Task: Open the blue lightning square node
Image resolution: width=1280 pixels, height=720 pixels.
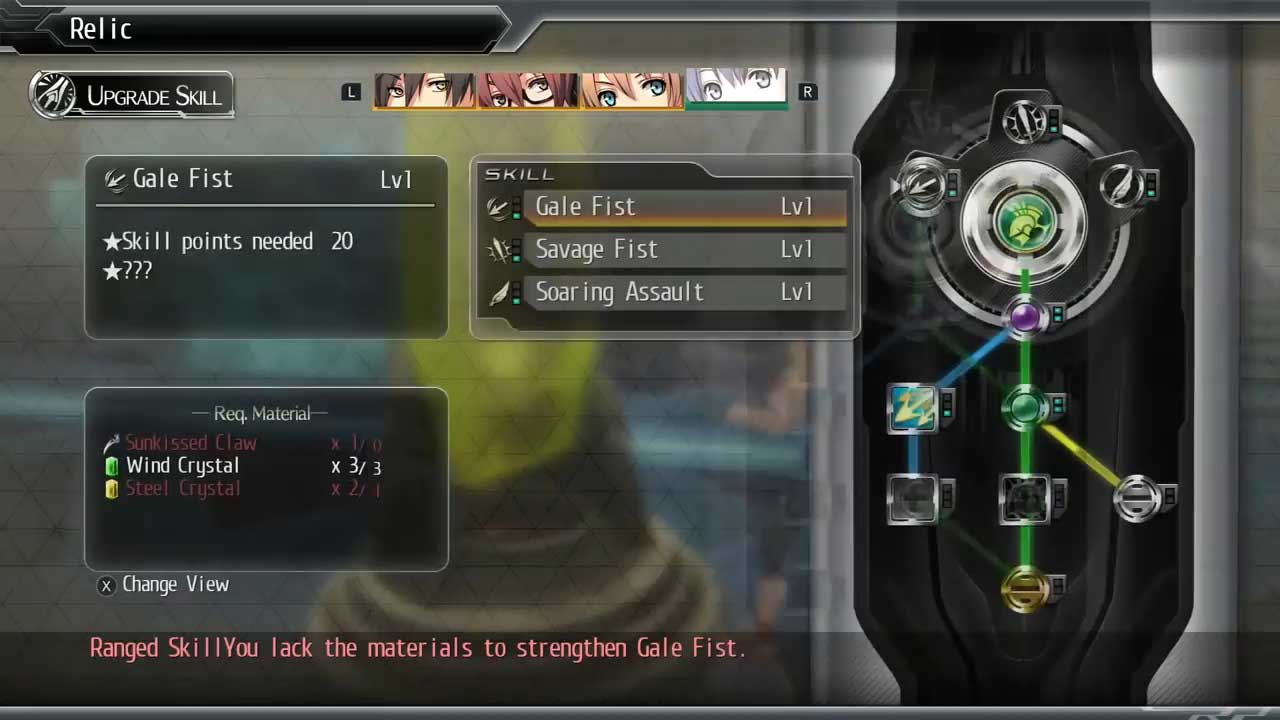Action: coord(912,408)
